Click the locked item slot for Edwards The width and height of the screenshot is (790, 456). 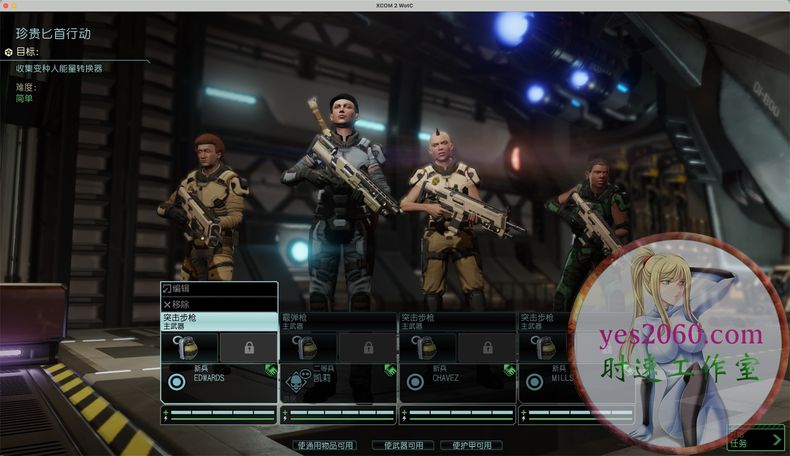pos(248,347)
